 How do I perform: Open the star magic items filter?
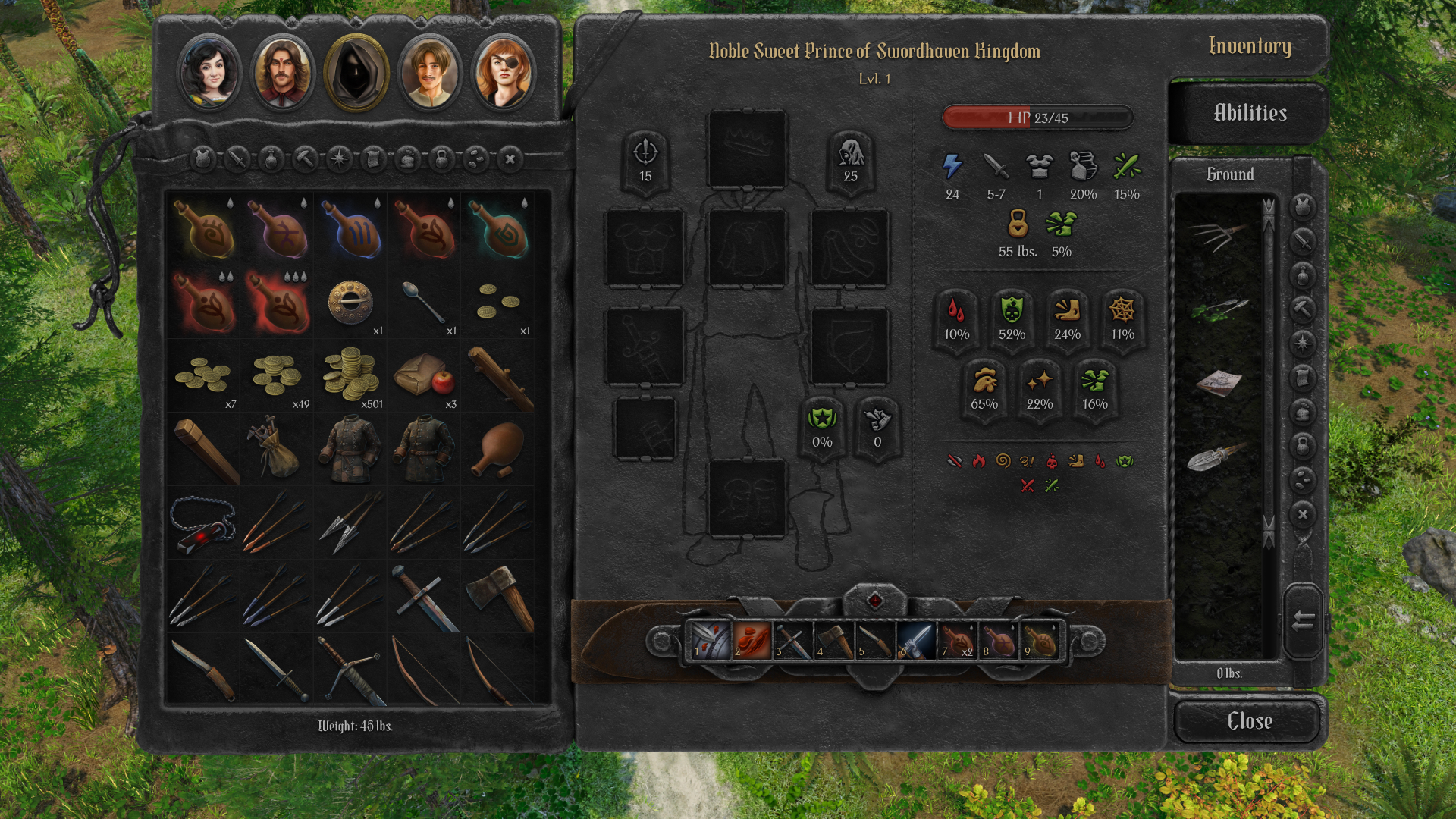point(339,160)
